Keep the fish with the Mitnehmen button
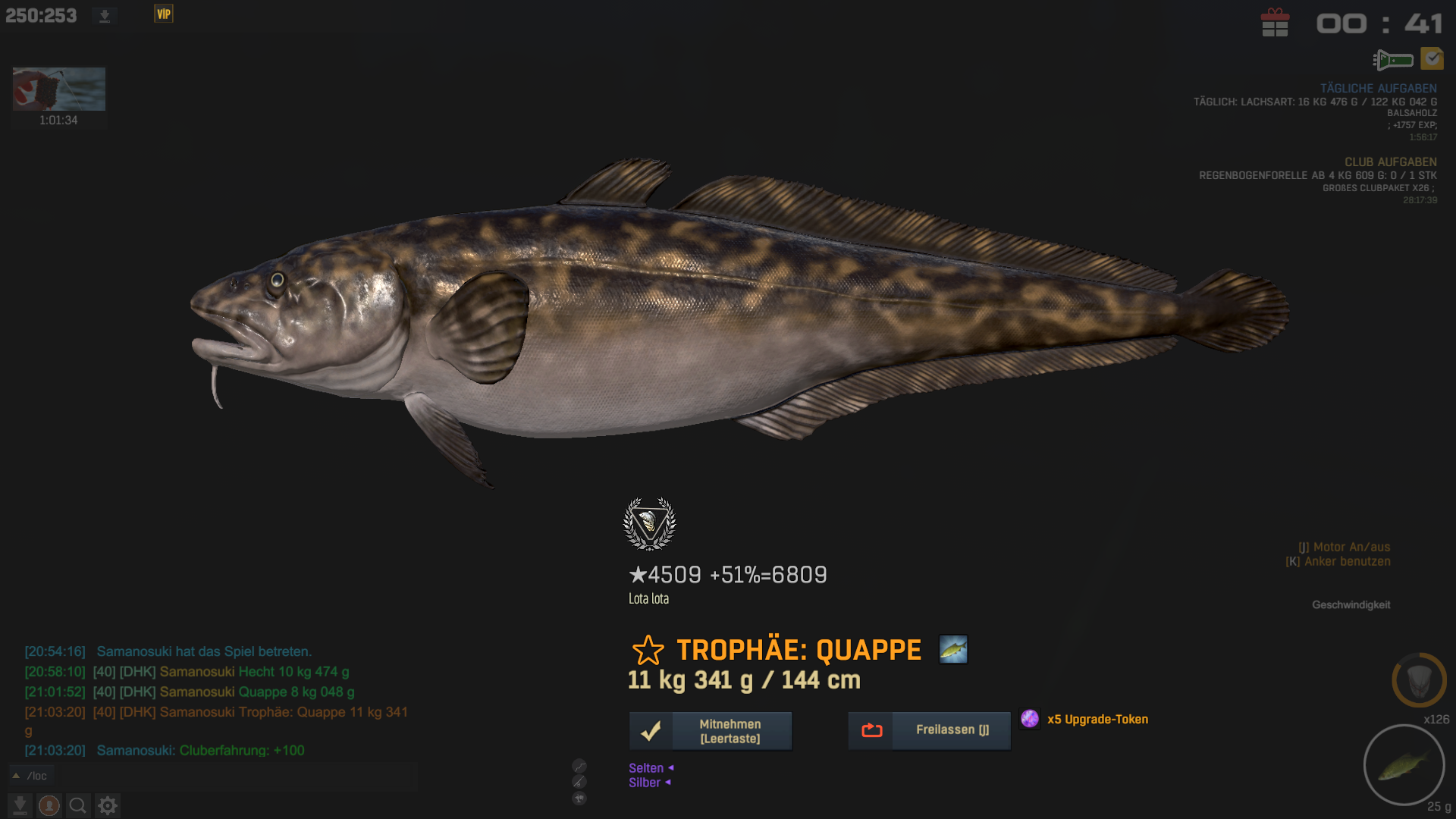This screenshot has height=819, width=1456. pos(711,731)
